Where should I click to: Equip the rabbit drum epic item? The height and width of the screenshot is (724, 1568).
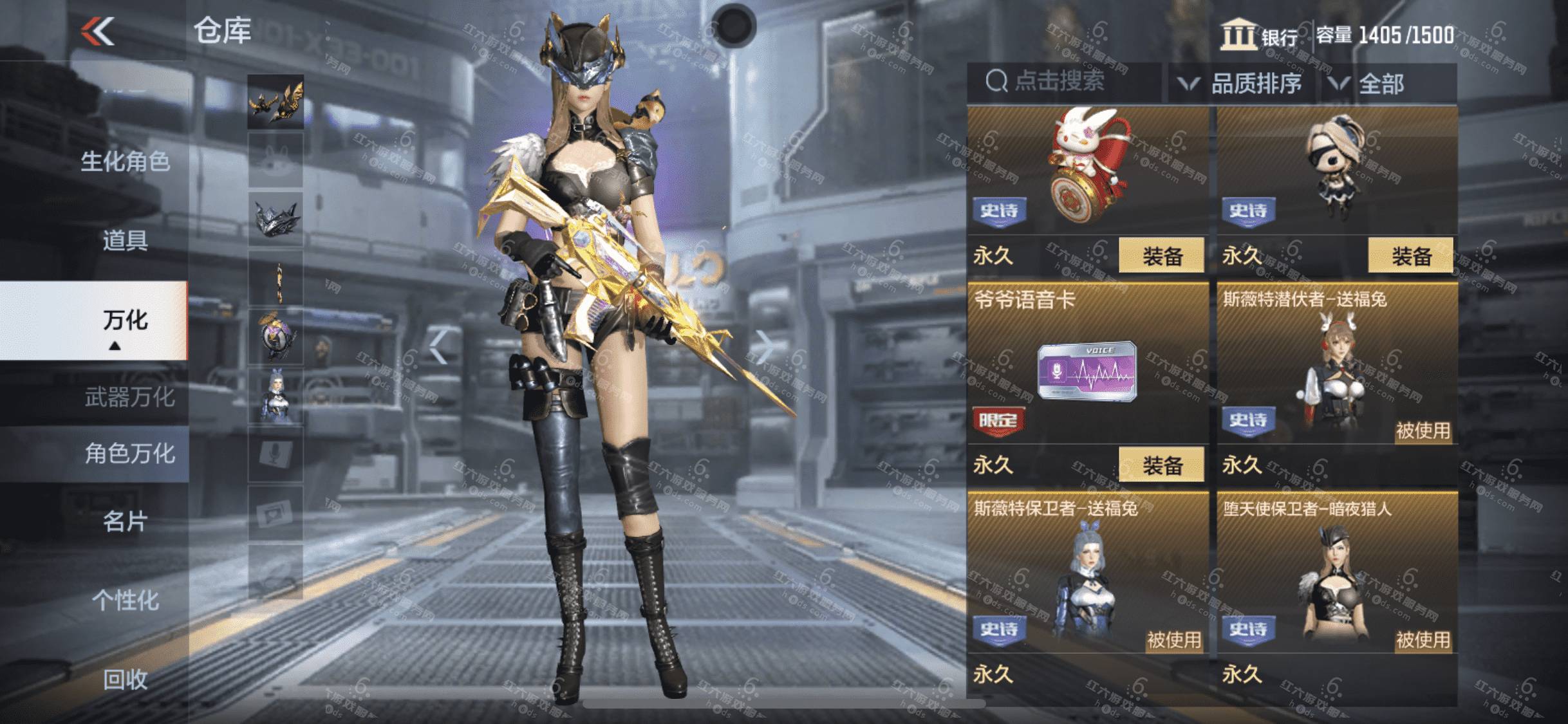(x=1161, y=256)
